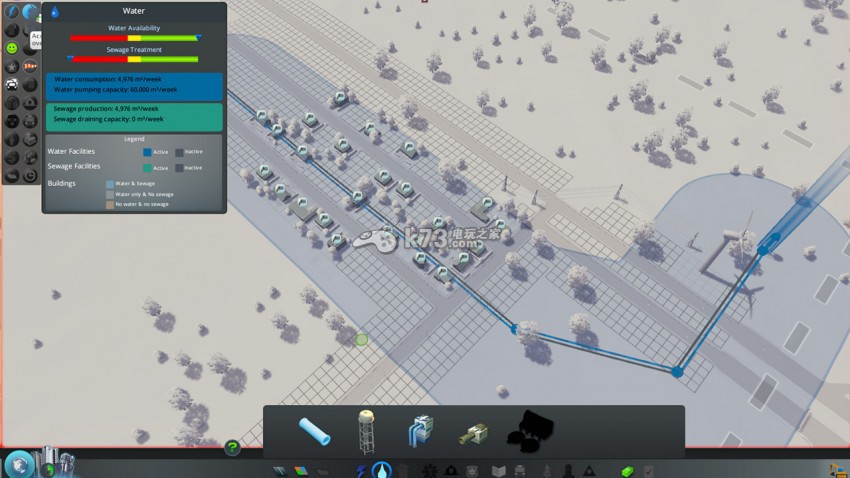Show the green smiley happiness info view

pos(13,47)
